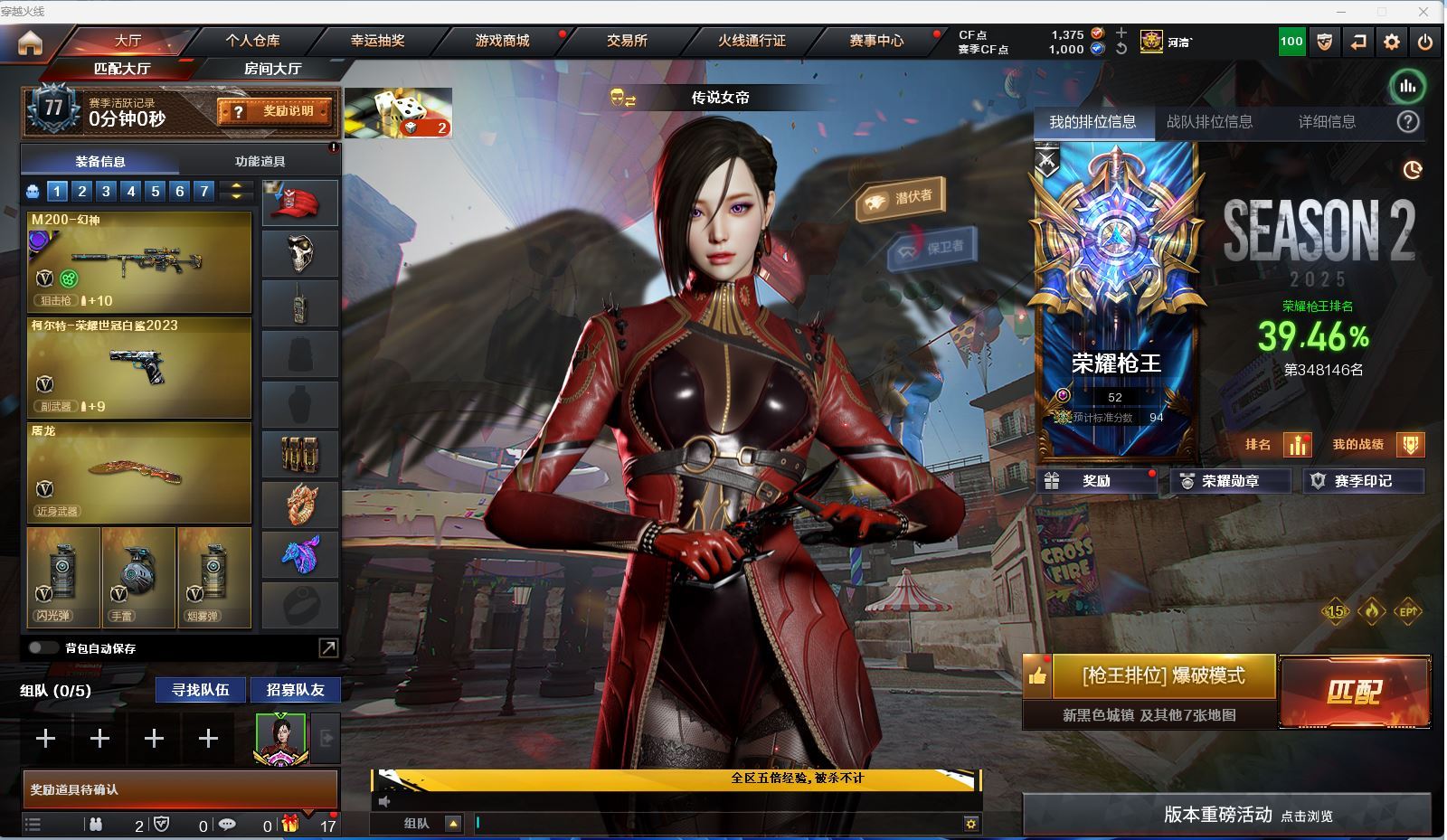Switch to 房间大厅 tab
This screenshot has height=840, width=1447.
(272, 69)
